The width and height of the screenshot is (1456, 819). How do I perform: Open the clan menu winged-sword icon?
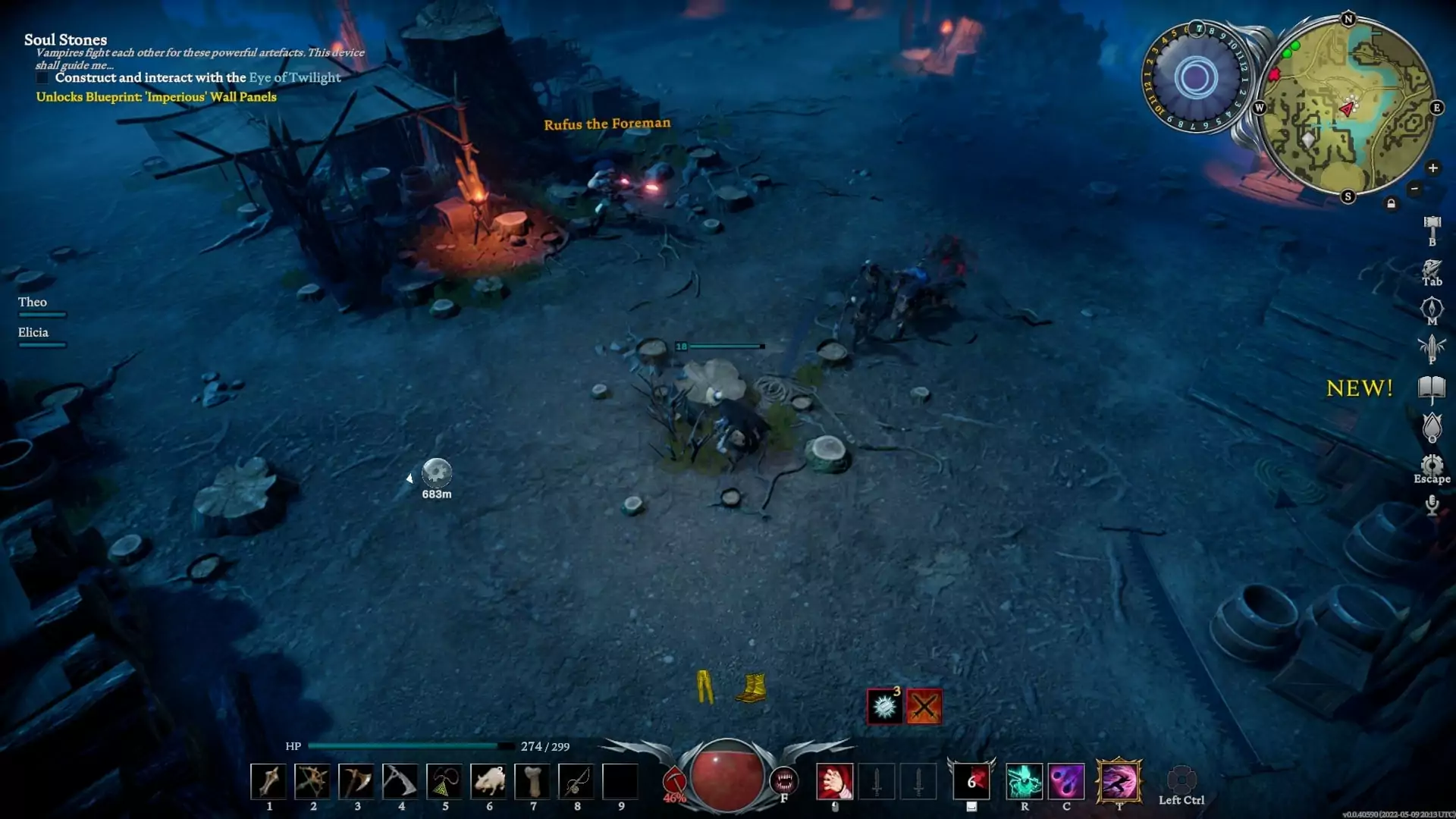(1432, 347)
